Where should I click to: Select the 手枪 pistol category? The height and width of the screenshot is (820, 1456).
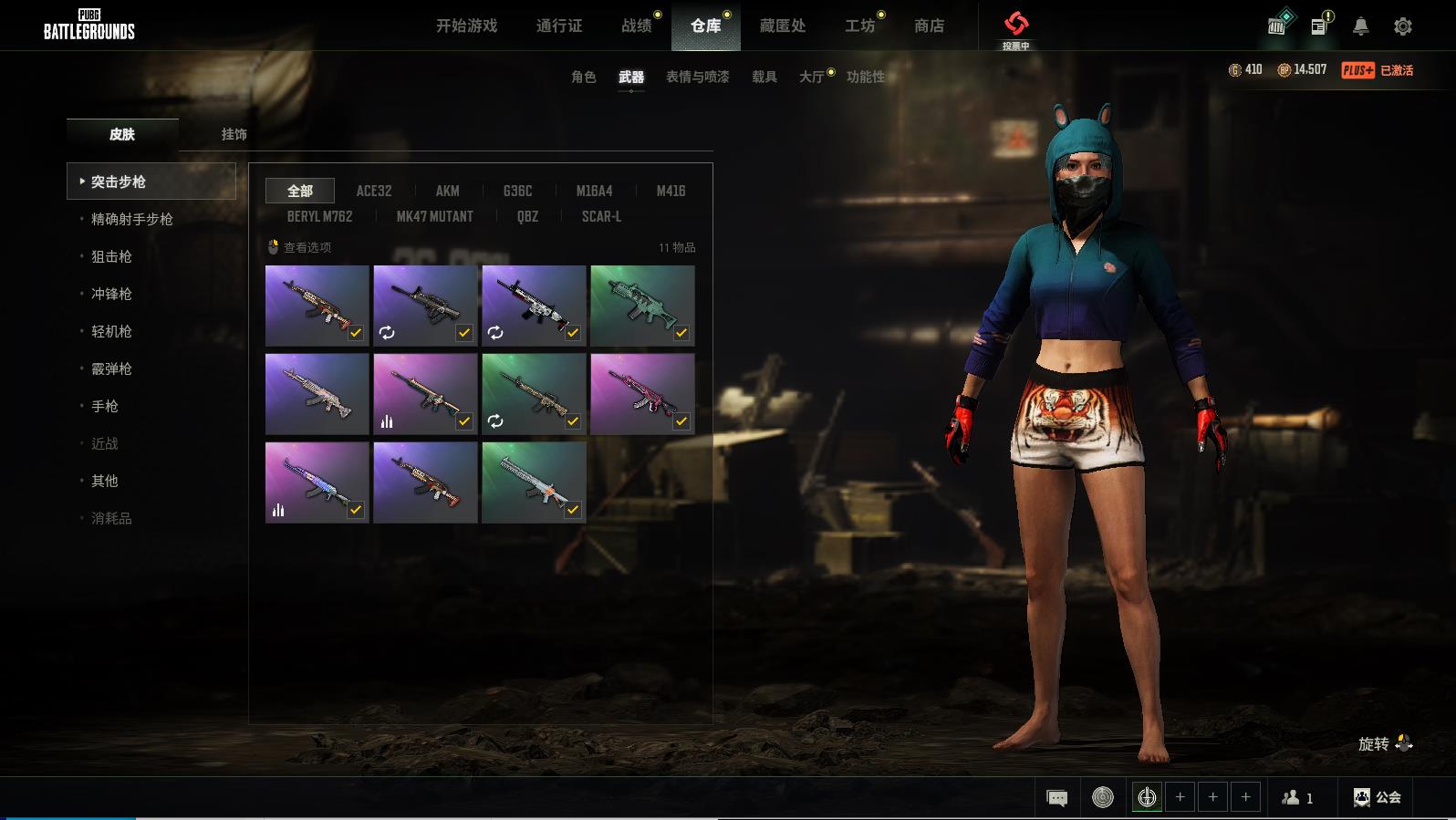pos(105,406)
